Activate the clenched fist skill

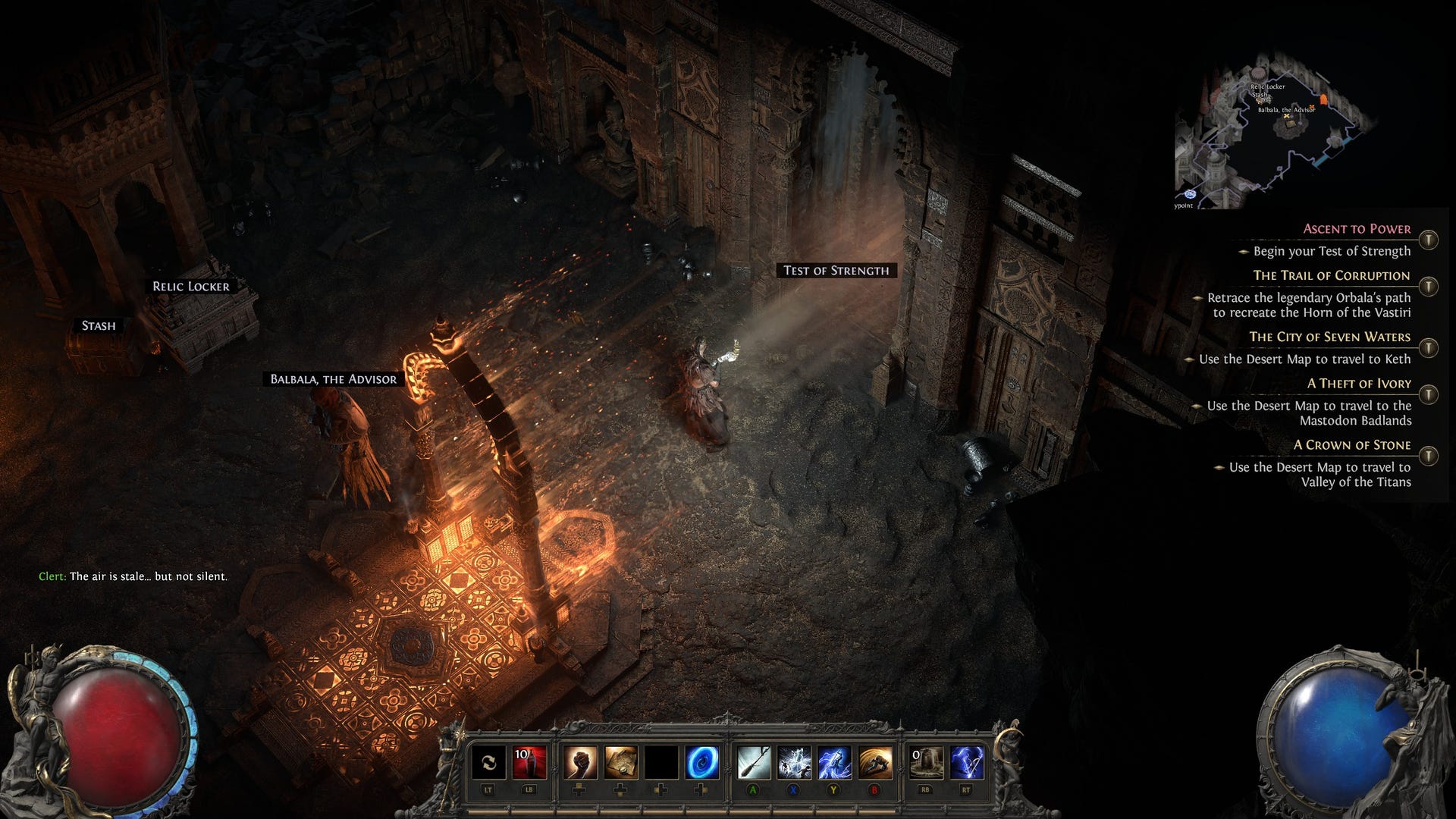tap(579, 762)
